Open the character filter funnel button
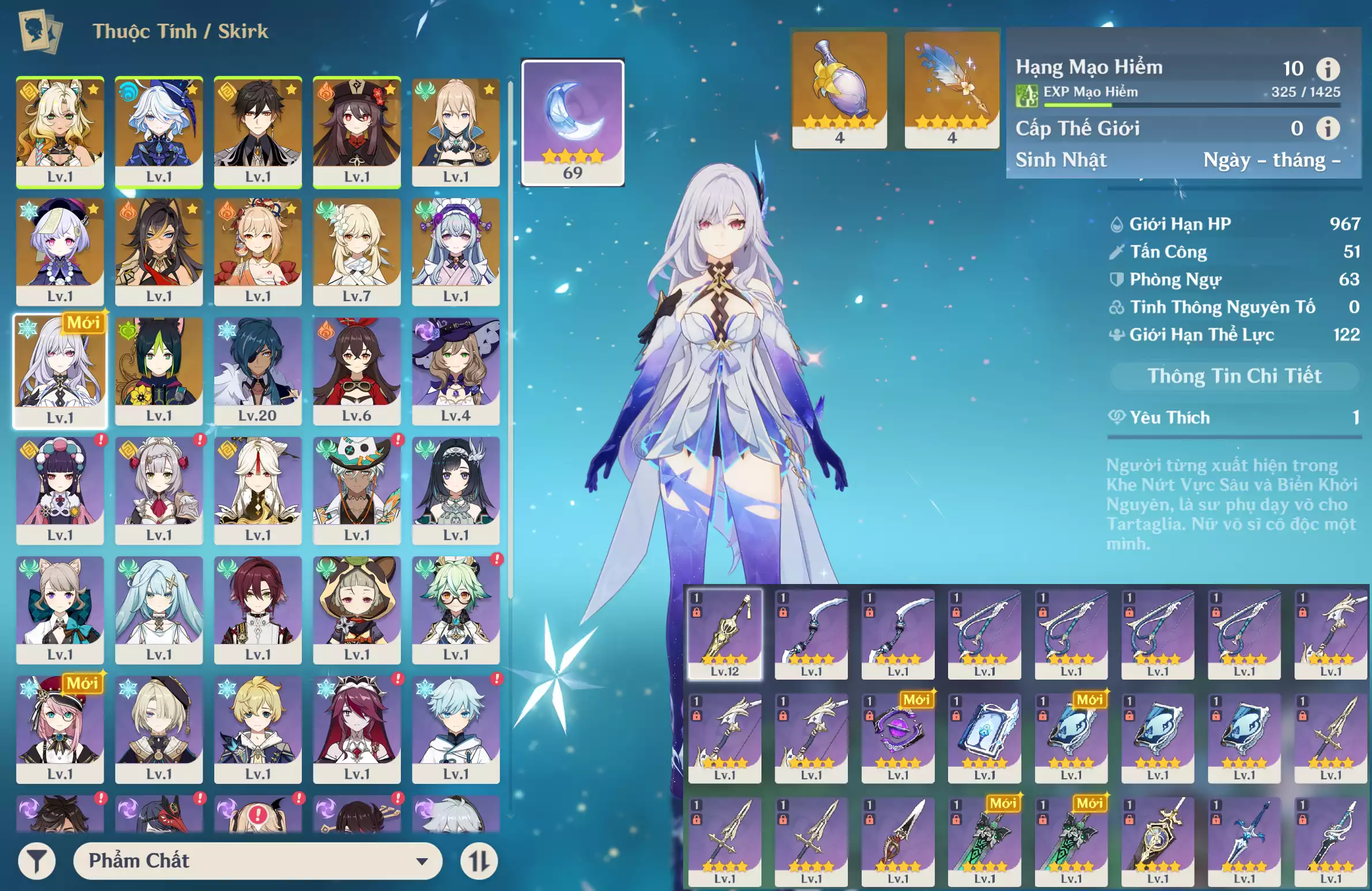Viewport: 1372px width, 891px height. (x=37, y=861)
